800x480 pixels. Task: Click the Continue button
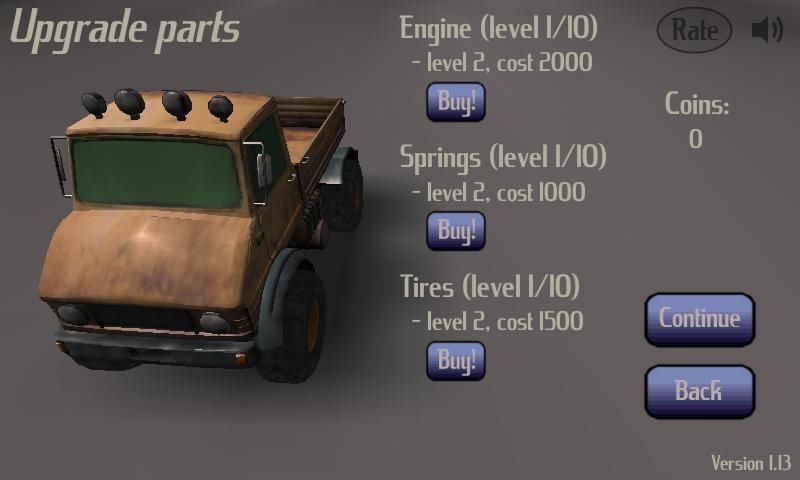pyautogui.click(x=699, y=319)
